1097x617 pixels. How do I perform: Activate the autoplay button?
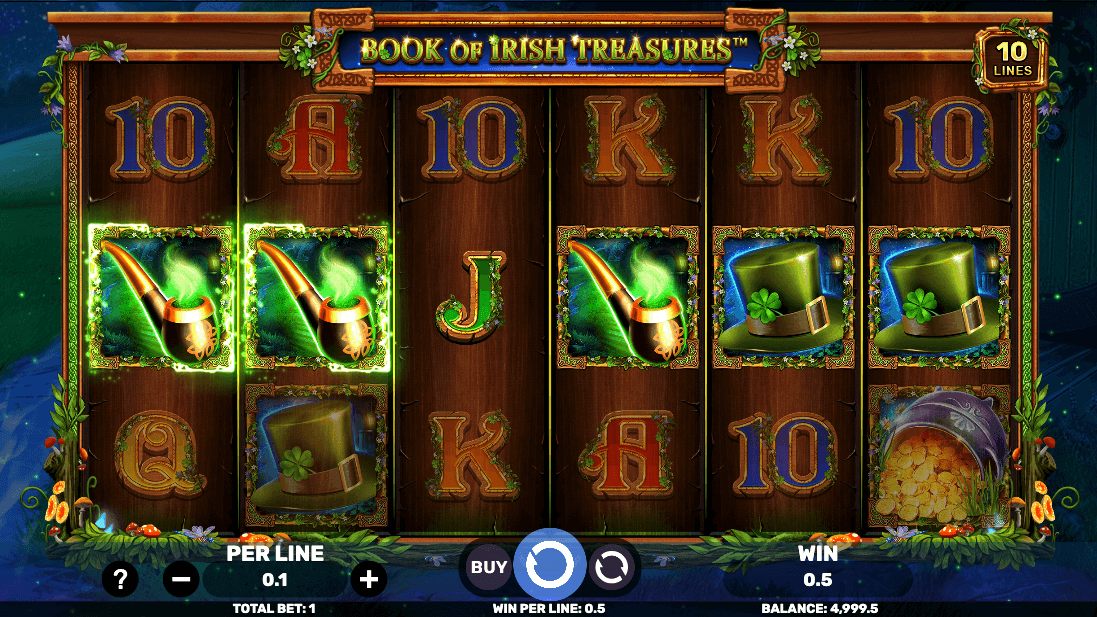[x=609, y=567]
